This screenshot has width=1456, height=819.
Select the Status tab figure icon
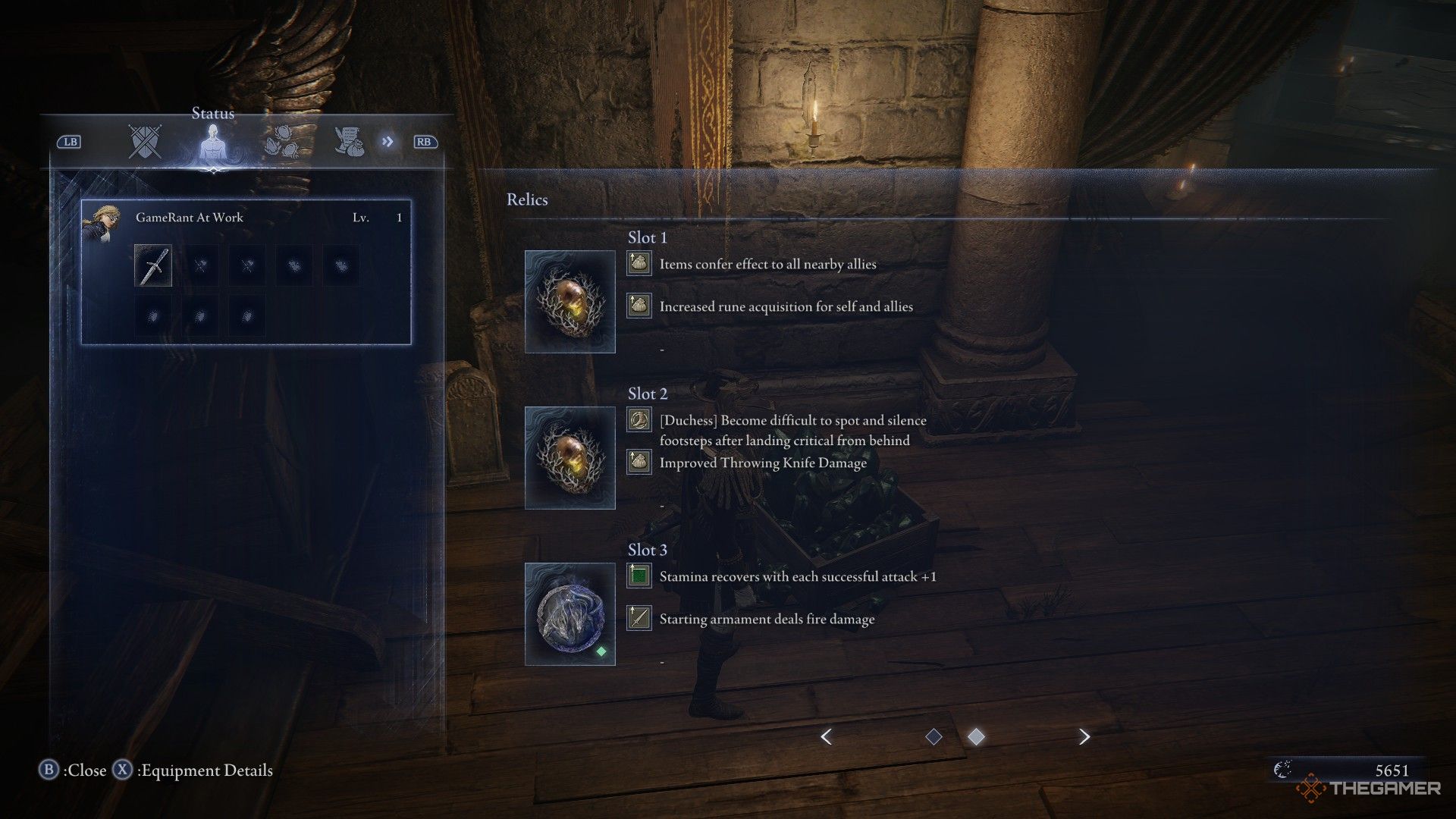tap(213, 143)
